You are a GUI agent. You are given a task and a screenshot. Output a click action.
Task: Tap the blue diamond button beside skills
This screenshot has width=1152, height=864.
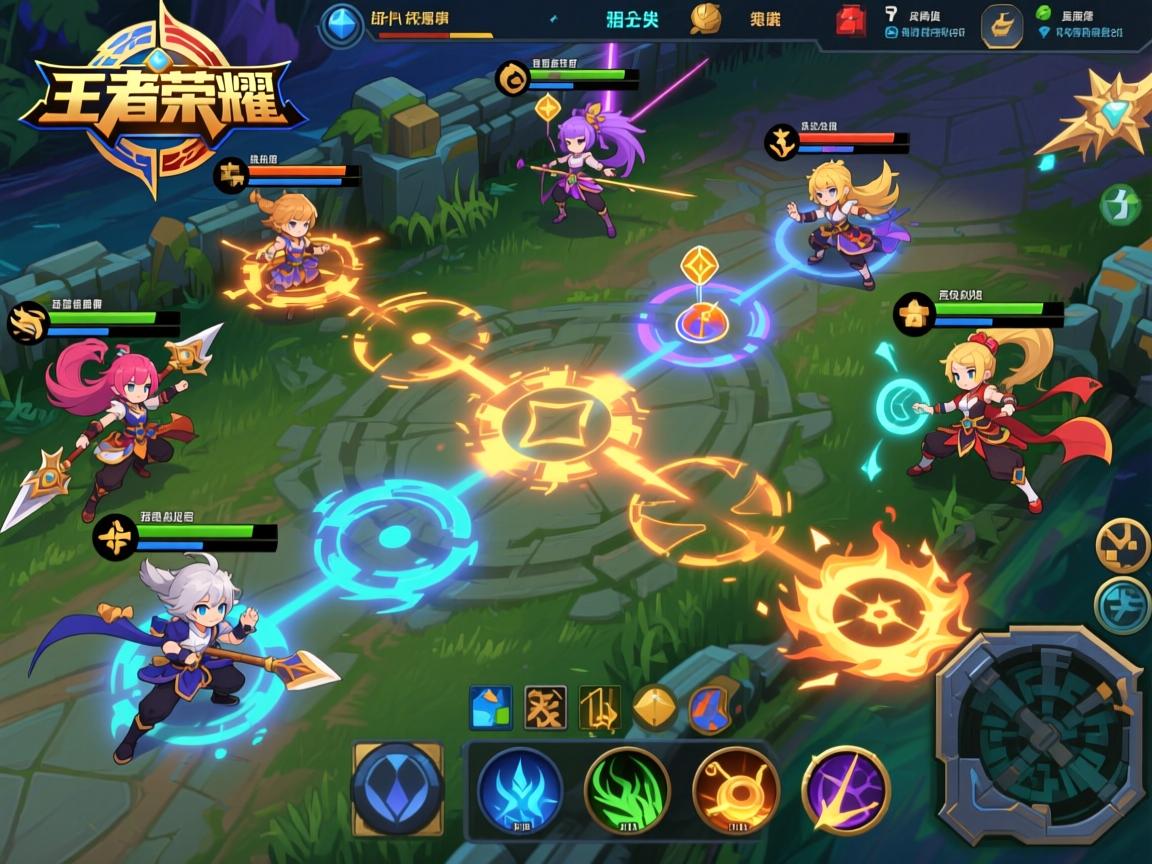click(398, 790)
